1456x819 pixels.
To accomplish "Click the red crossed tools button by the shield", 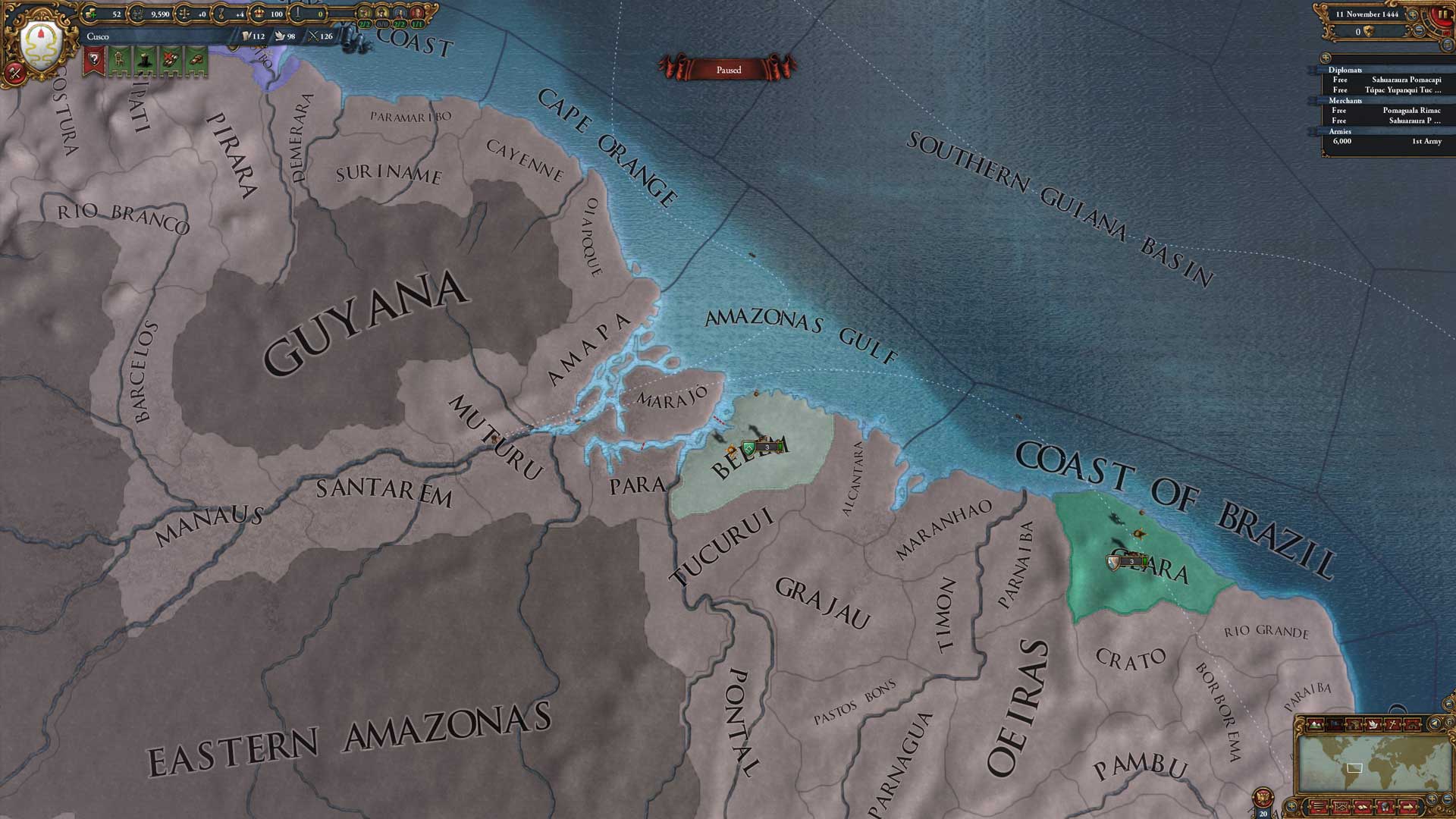I will pyautogui.click(x=14, y=72).
